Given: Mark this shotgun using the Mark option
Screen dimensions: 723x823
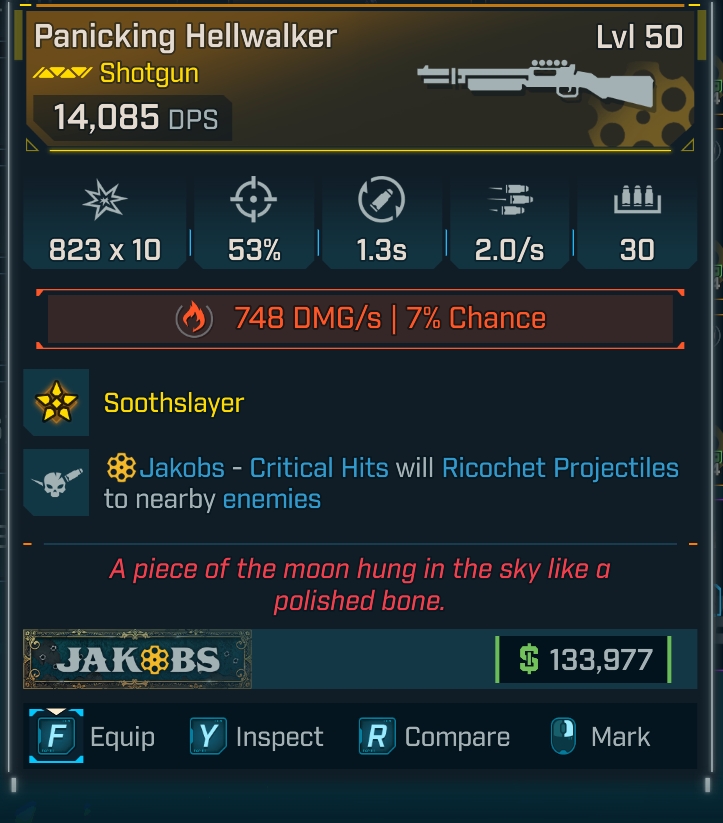Looking at the screenshot, I should (600, 737).
